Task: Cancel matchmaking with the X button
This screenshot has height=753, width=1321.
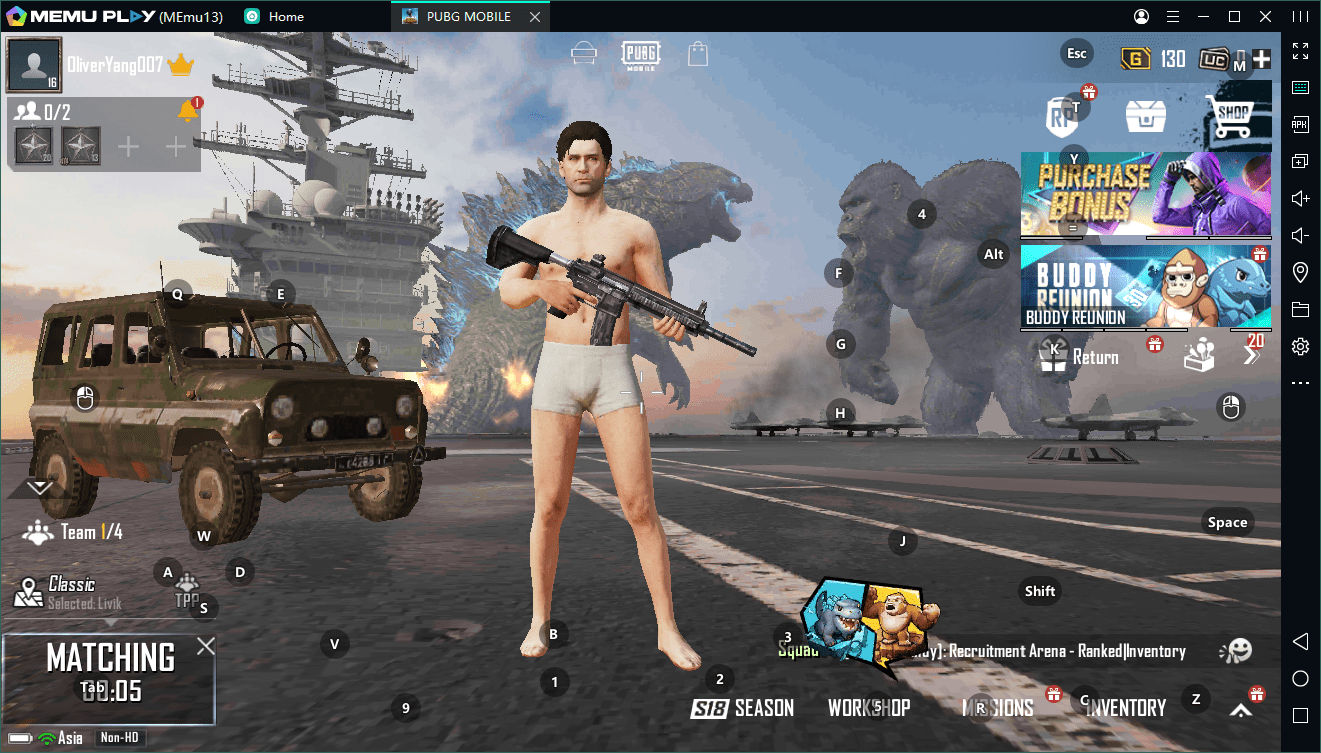Action: click(x=205, y=646)
